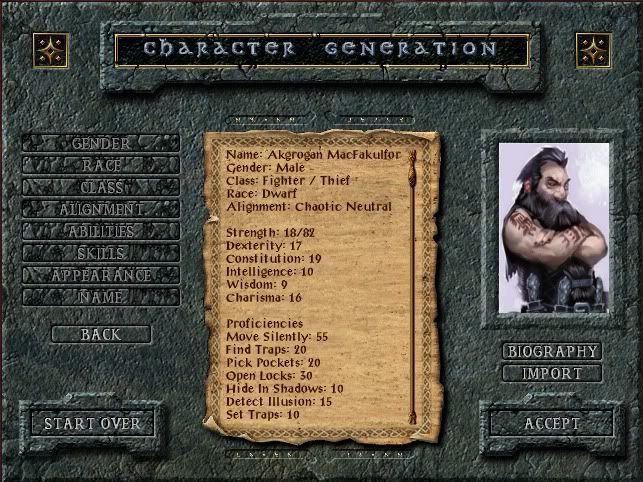Import an existing character

point(552,374)
